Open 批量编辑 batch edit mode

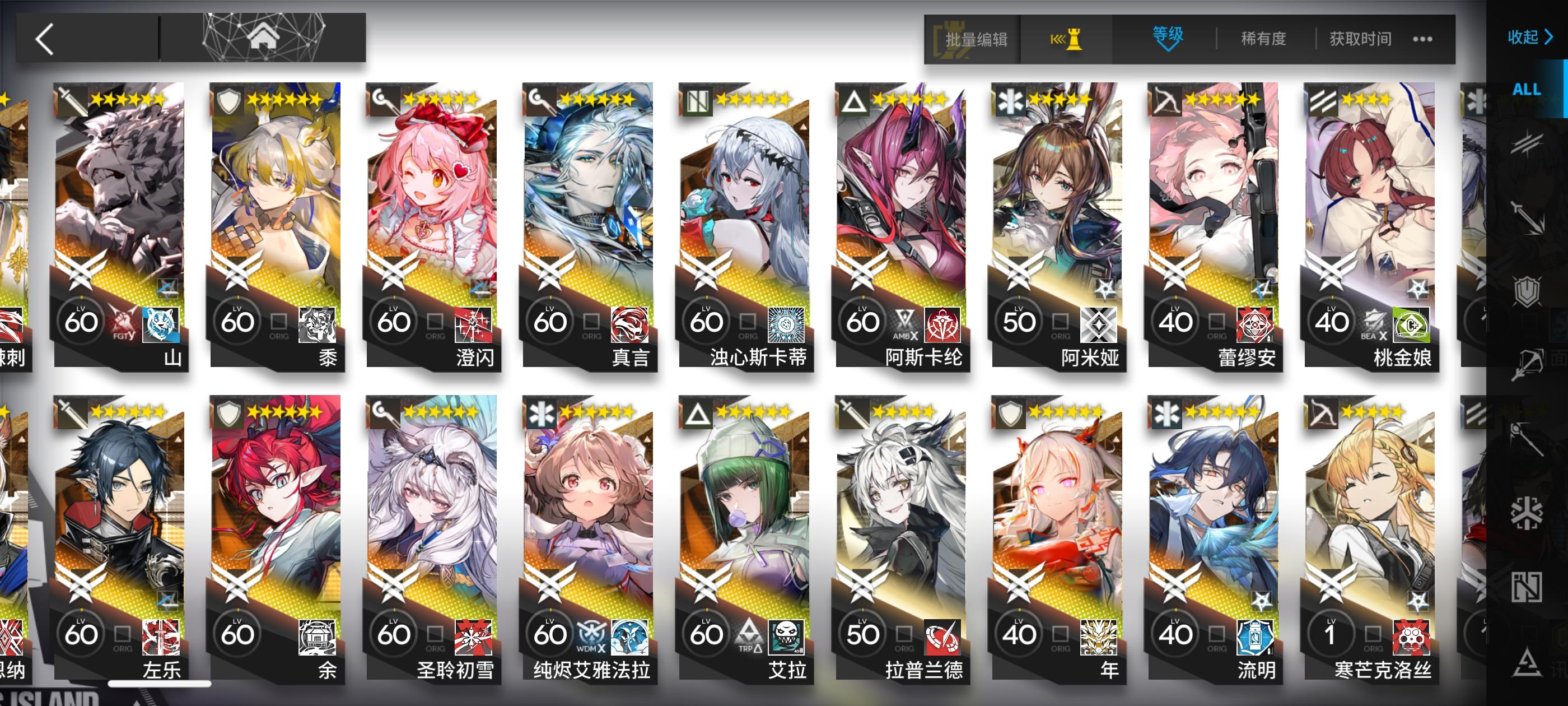(971, 38)
